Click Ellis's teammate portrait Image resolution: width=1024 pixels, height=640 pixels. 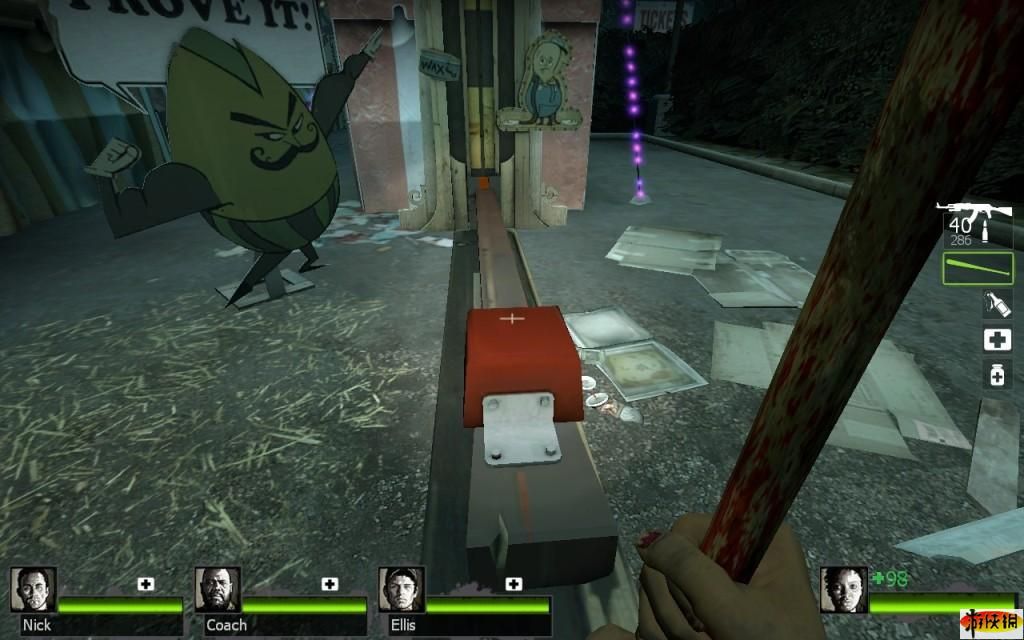tap(401, 588)
